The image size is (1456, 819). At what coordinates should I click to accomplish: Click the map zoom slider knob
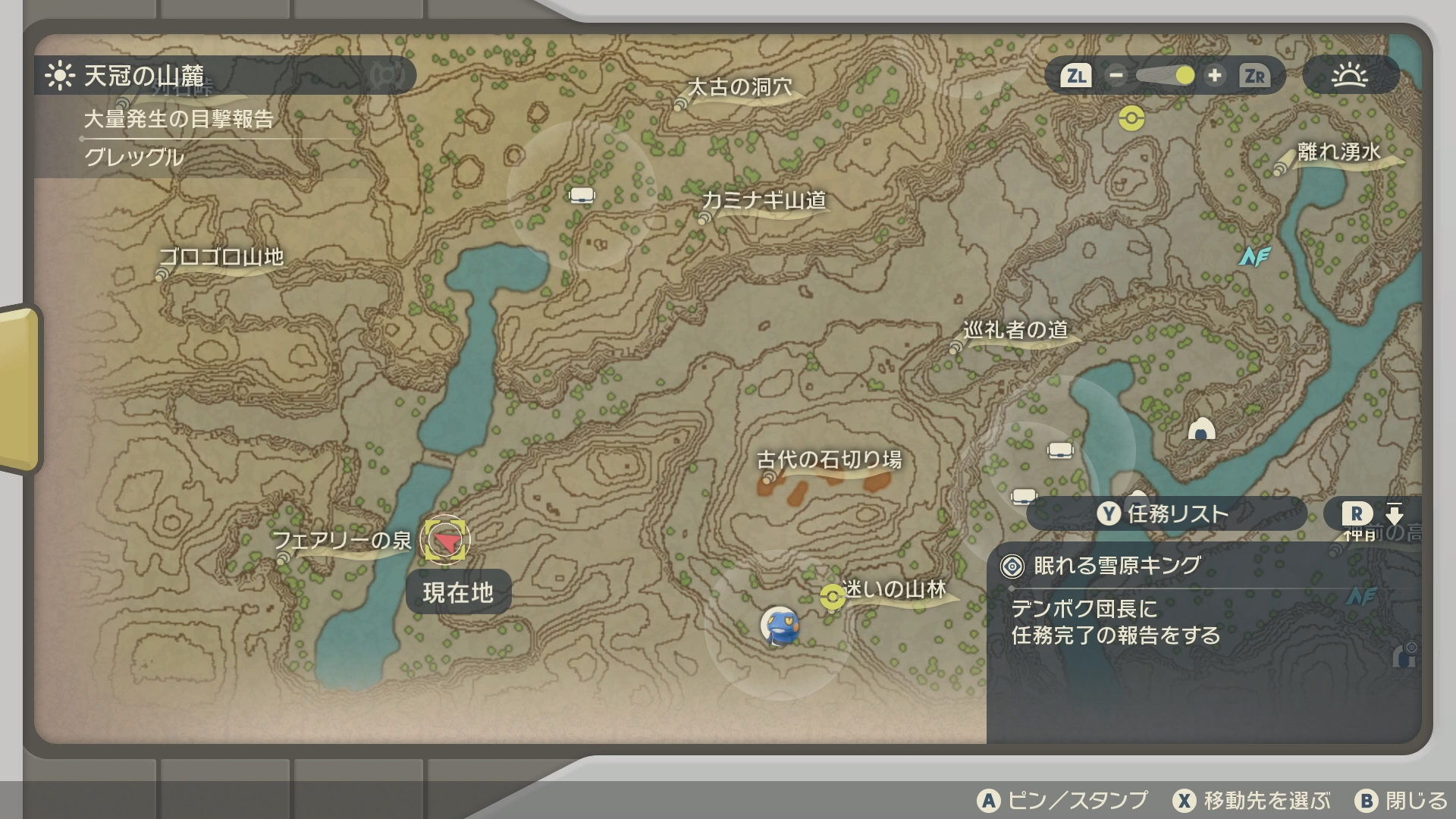[1185, 76]
